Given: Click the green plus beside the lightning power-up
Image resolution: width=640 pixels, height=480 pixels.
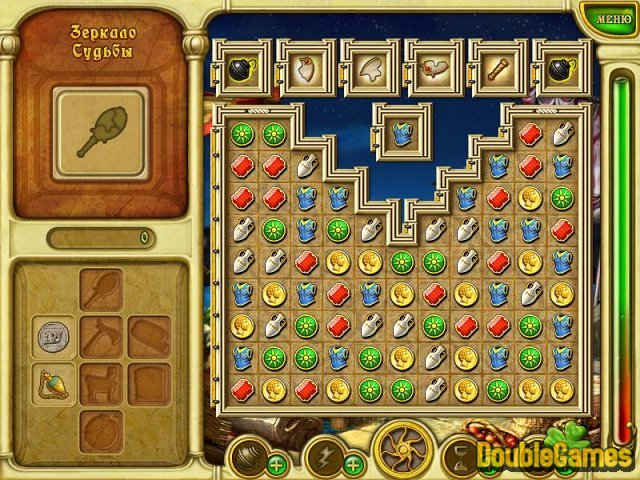Looking at the screenshot, I should tap(352, 464).
